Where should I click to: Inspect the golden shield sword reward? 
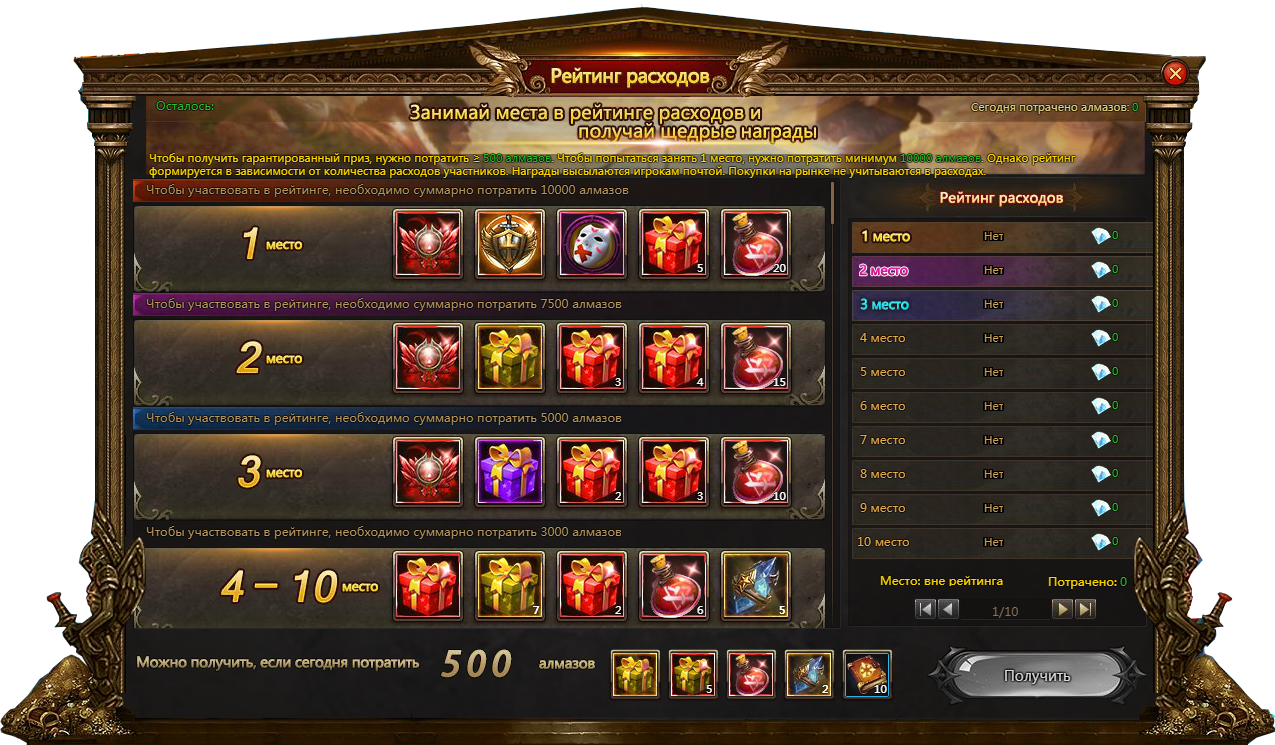click(x=510, y=243)
